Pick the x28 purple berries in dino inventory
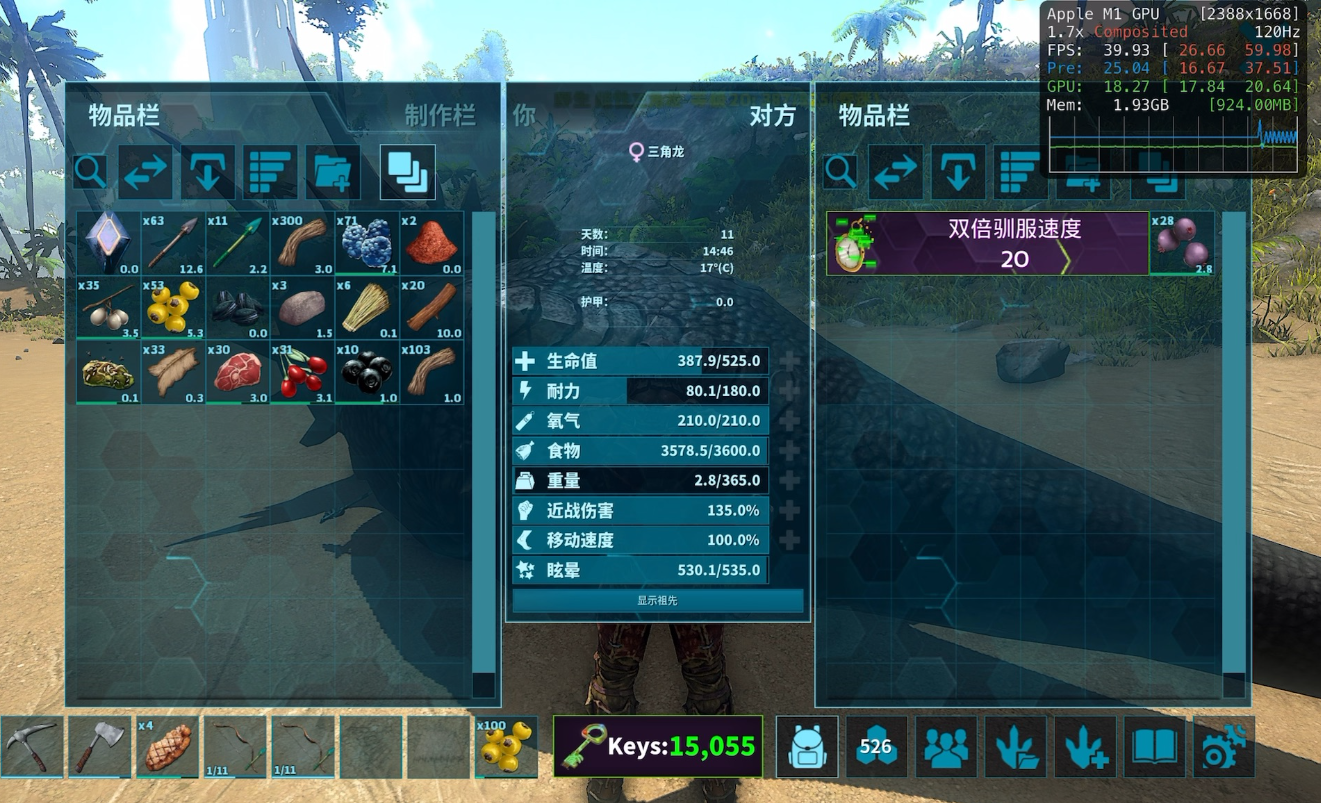1321x803 pixels. point(1182,243)
